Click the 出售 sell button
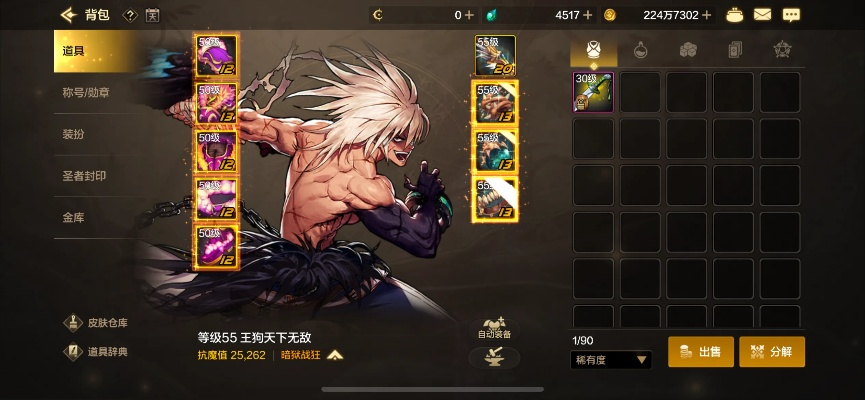This screenshot has width=865, height=400. pyautogui.click(x=700, y=352)
